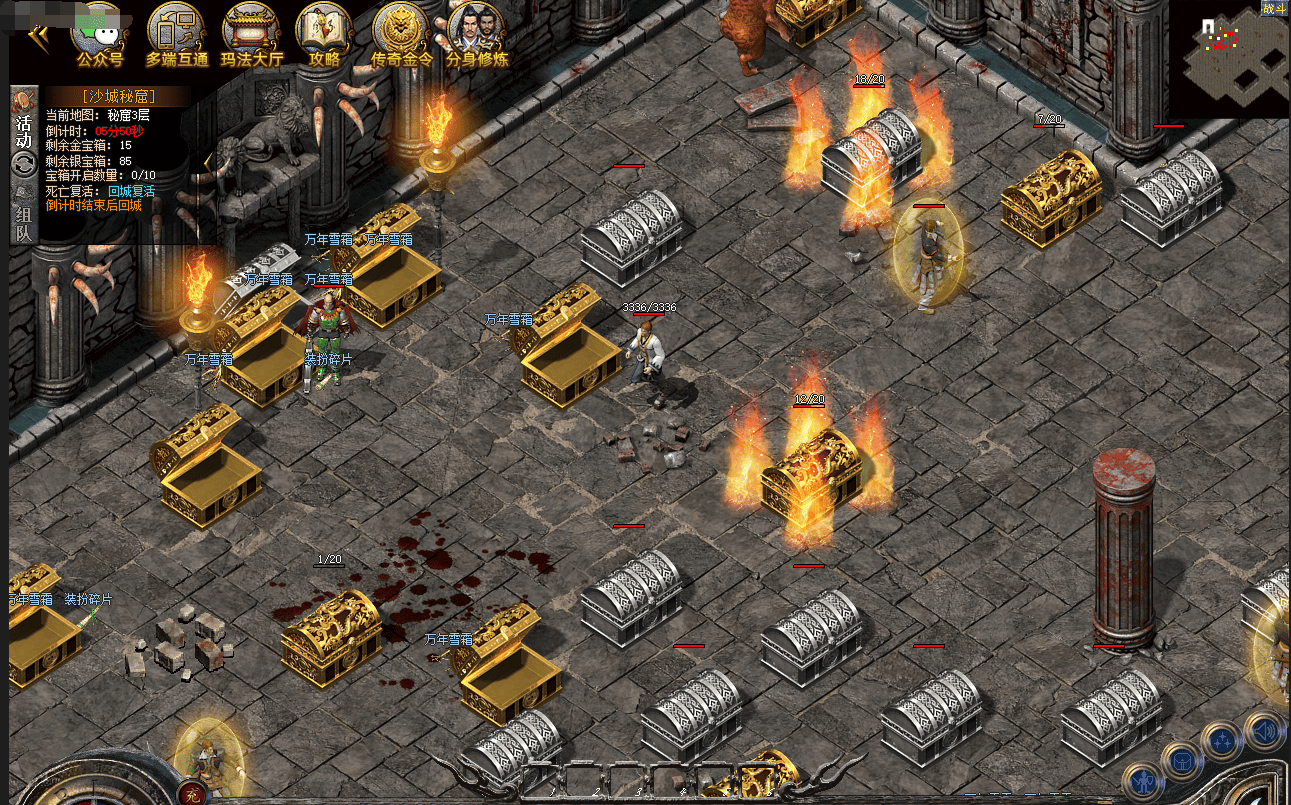Open the 攻略 strategy guide book
1291x805 pixels.
tap(324, 33)
